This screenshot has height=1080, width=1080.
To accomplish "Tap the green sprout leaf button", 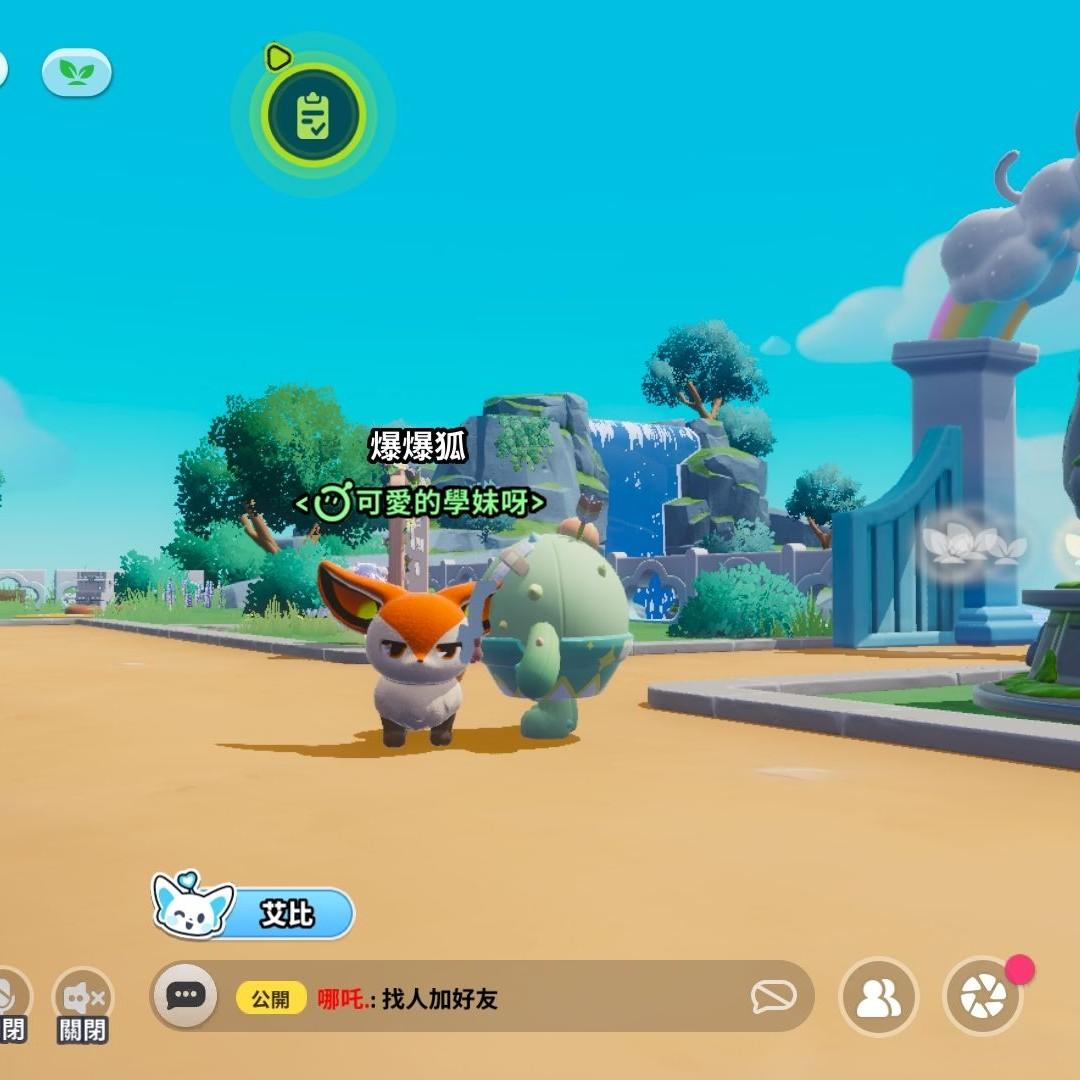I will pyautogui.click(x=76, y=72).
